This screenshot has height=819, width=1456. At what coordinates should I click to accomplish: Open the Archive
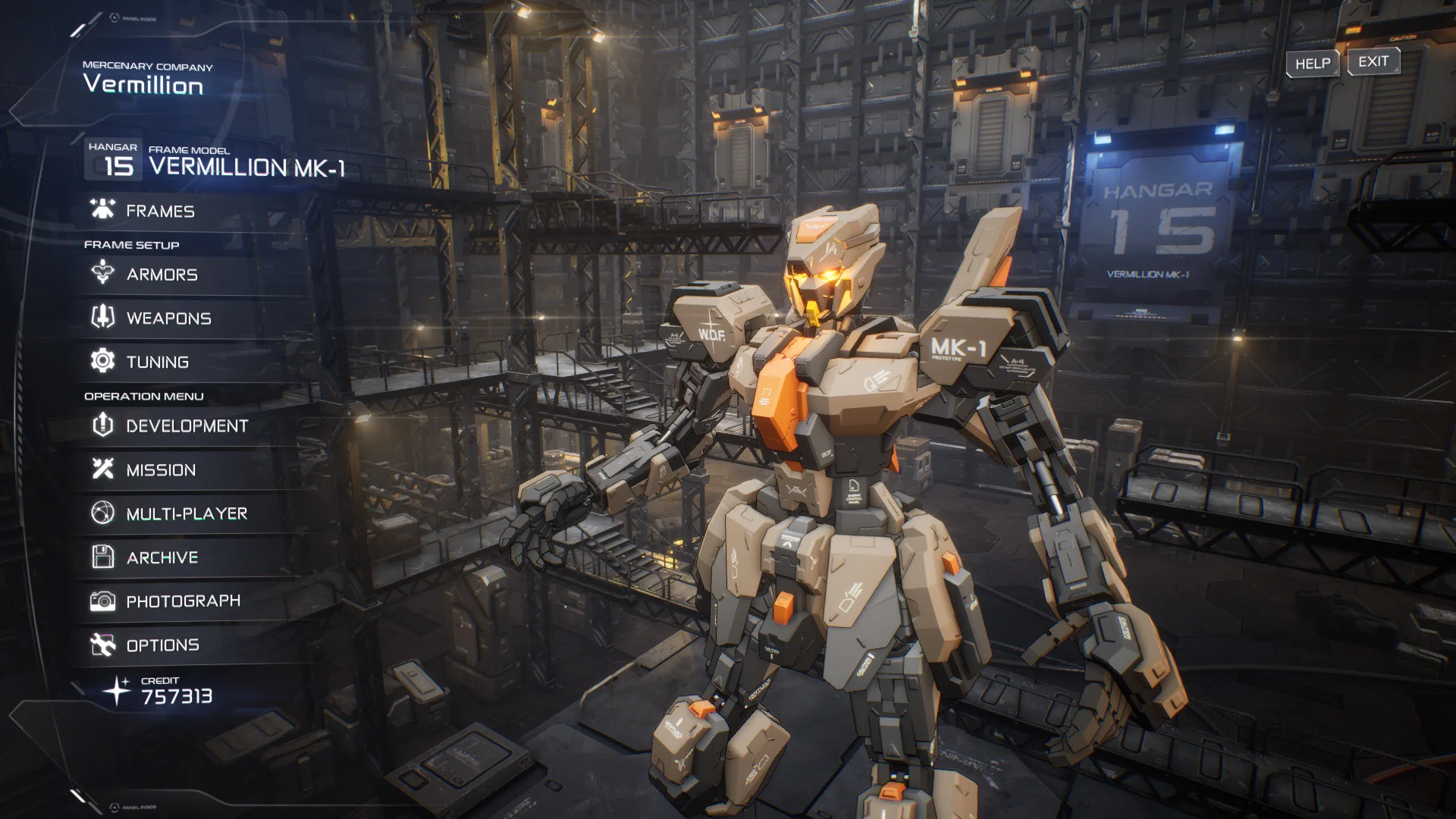point(162,558)
